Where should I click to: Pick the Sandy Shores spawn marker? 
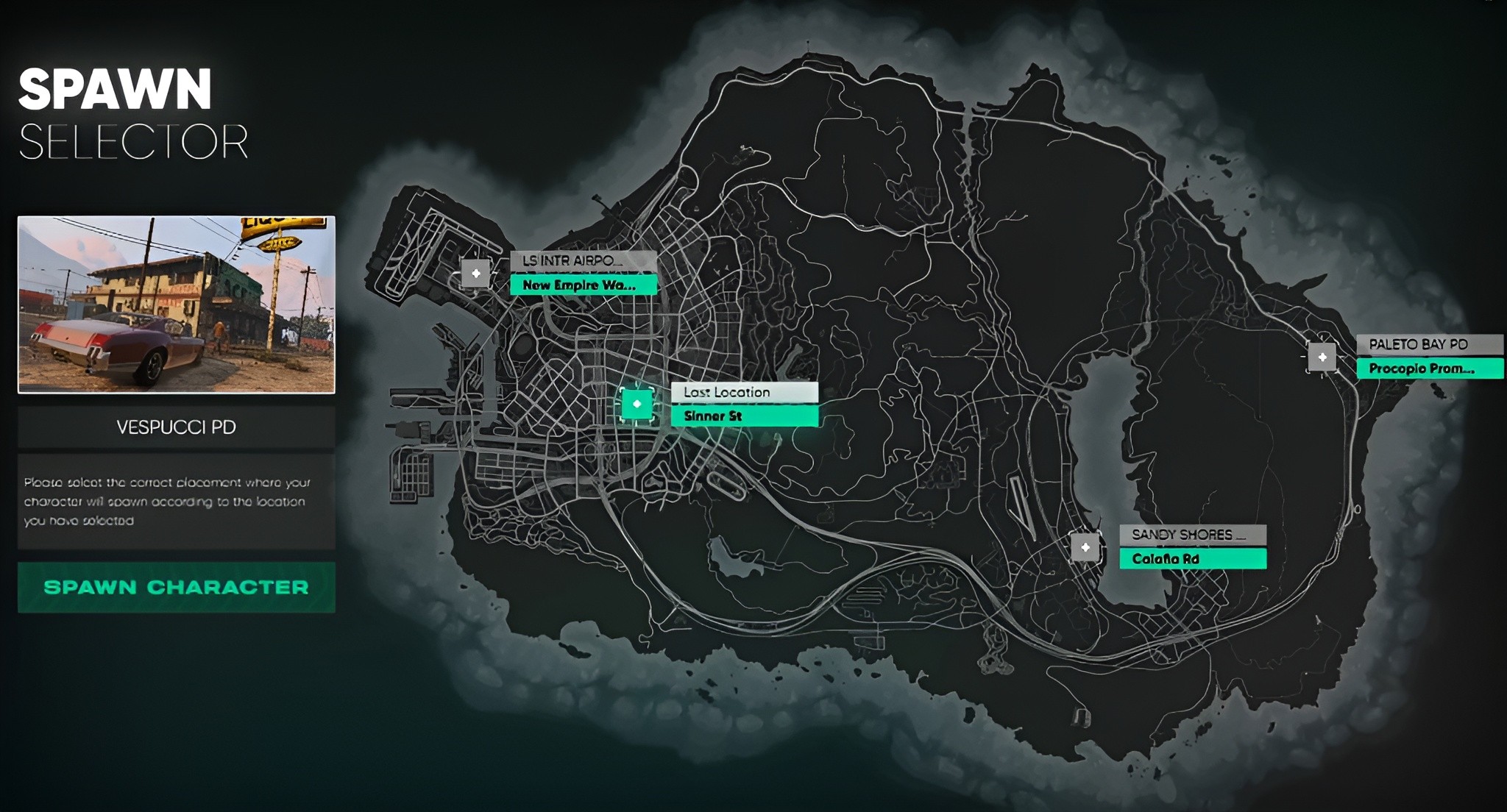pyautogui.click(x=1085, y=547)
